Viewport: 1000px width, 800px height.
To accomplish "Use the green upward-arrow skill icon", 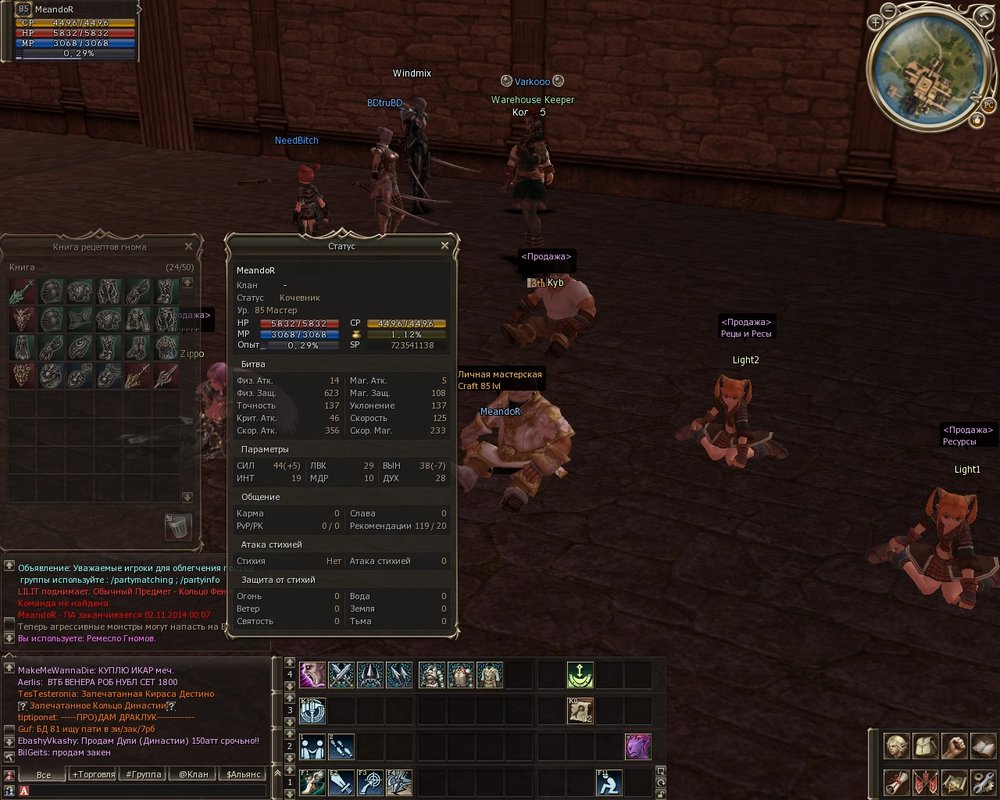I will coord(580,675).
